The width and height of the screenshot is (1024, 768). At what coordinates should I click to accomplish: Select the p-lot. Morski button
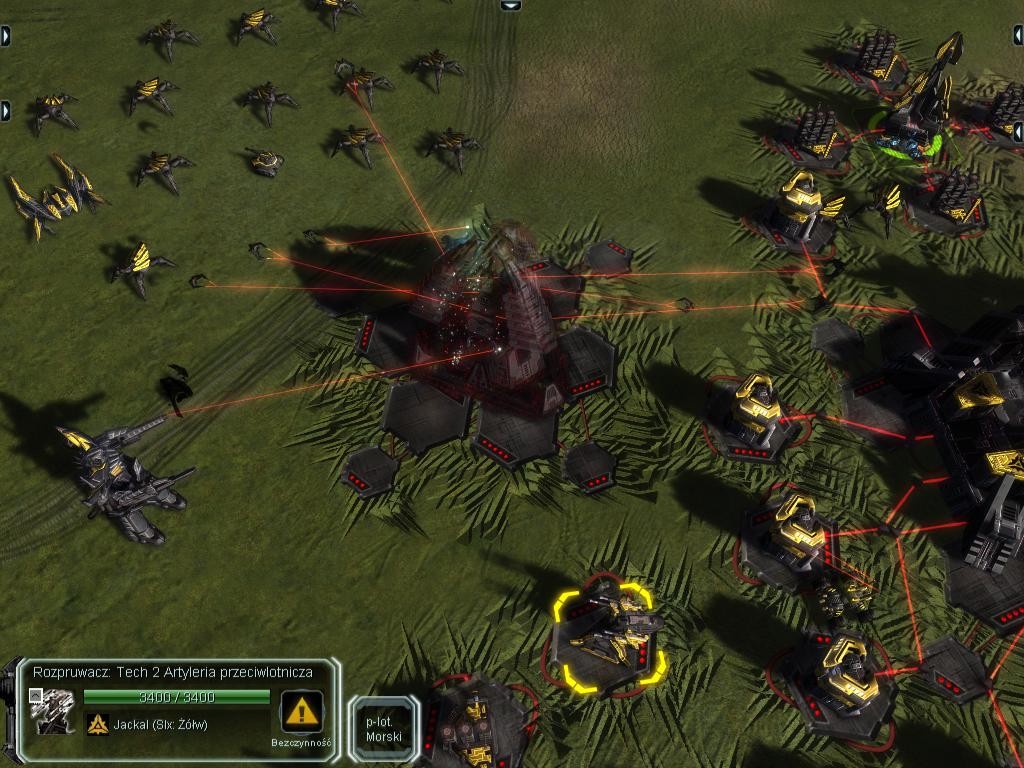coord(384,730)
